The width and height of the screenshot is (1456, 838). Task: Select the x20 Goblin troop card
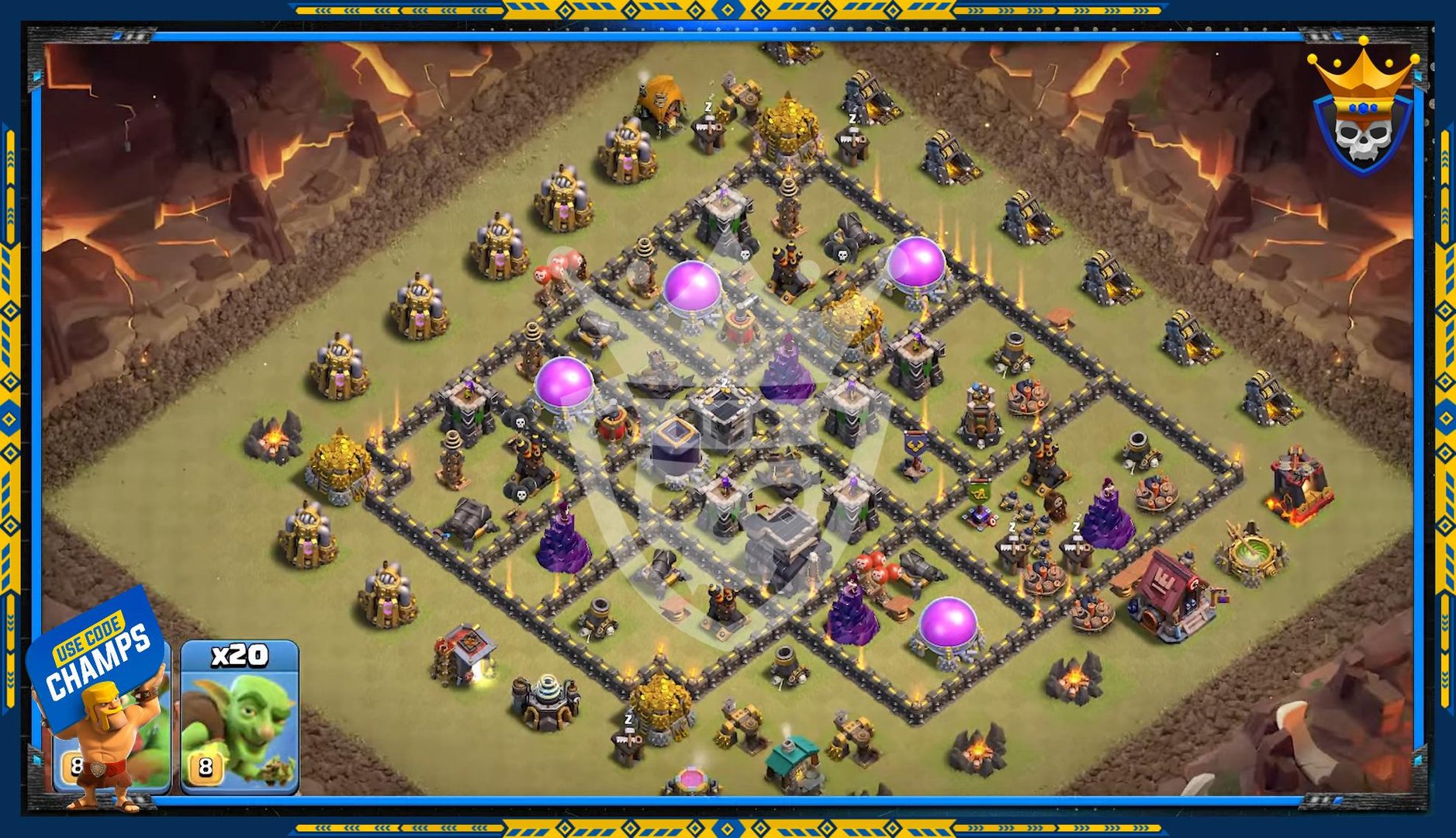click(240, 716)
